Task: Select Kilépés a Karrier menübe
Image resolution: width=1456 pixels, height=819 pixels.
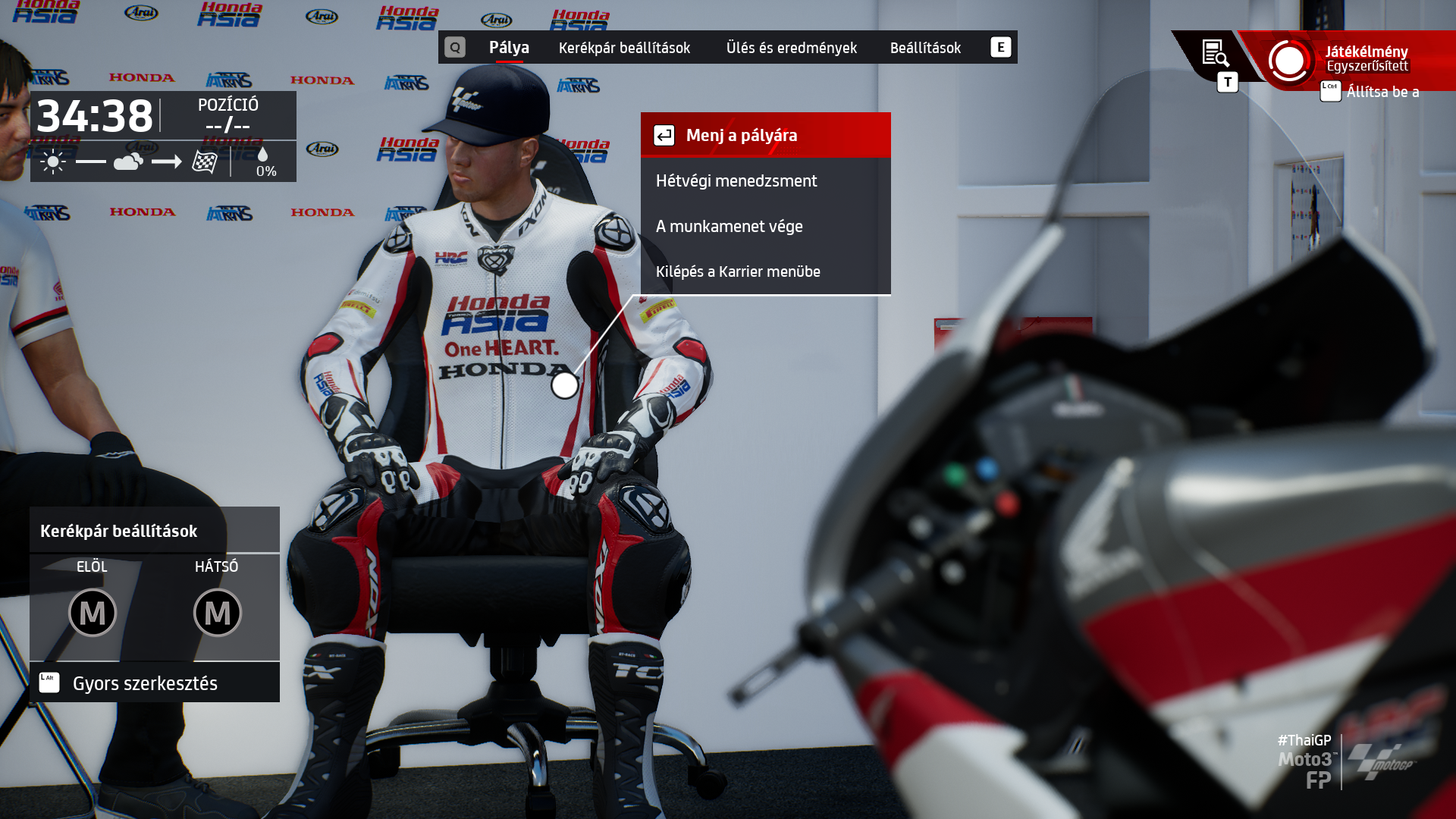Action: point(765,271)
